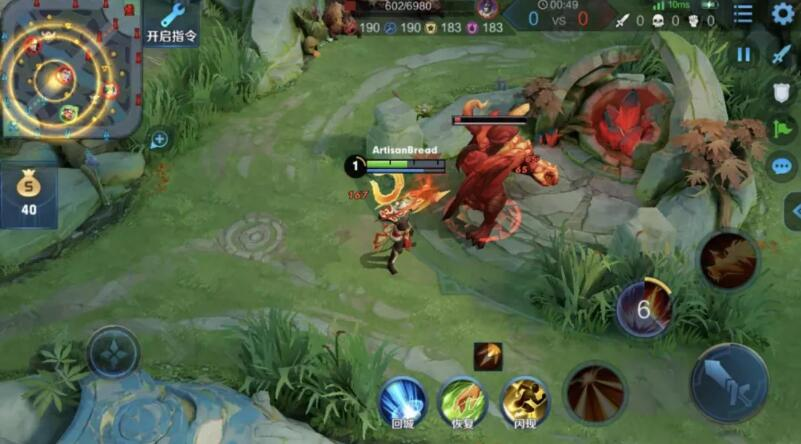Open the gear settings menu
The width and height of the screenshot is (801, 444).
782,13
